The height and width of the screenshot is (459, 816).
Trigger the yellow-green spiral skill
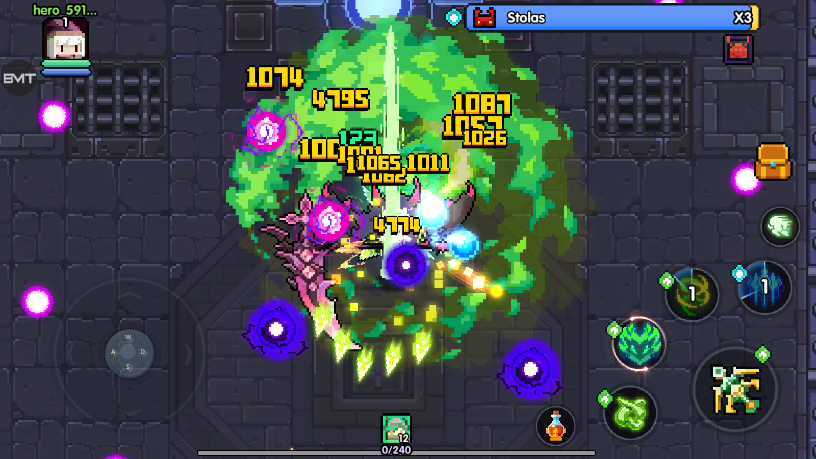coord(691,296)
